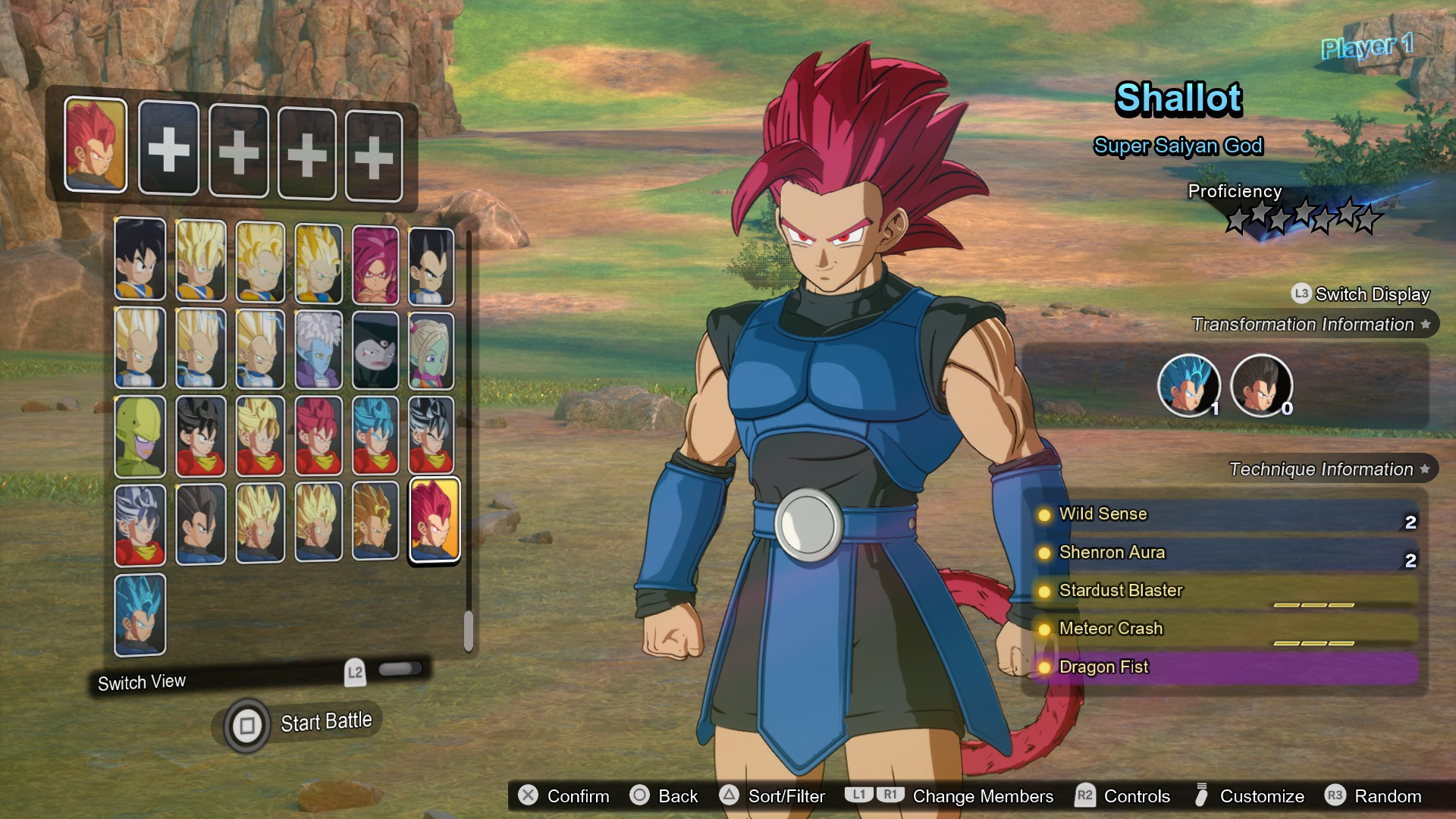This screenshot has height=819, width=1456.
Task: Click the yellow bullet icon beside Wild Sense
Action: point(1044,514)
